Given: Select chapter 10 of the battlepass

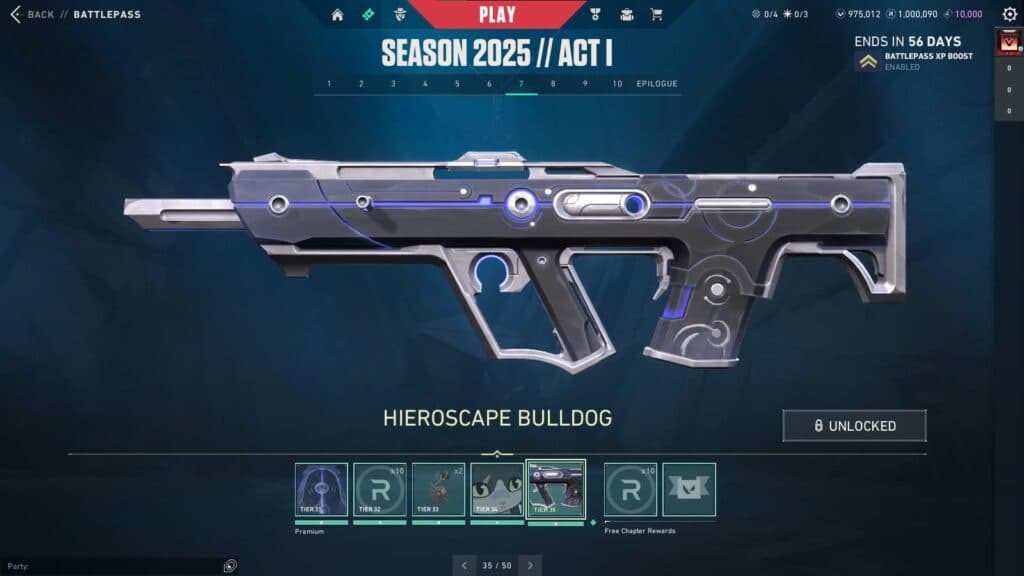Looking at the screenshot, I should coord(617,84).
